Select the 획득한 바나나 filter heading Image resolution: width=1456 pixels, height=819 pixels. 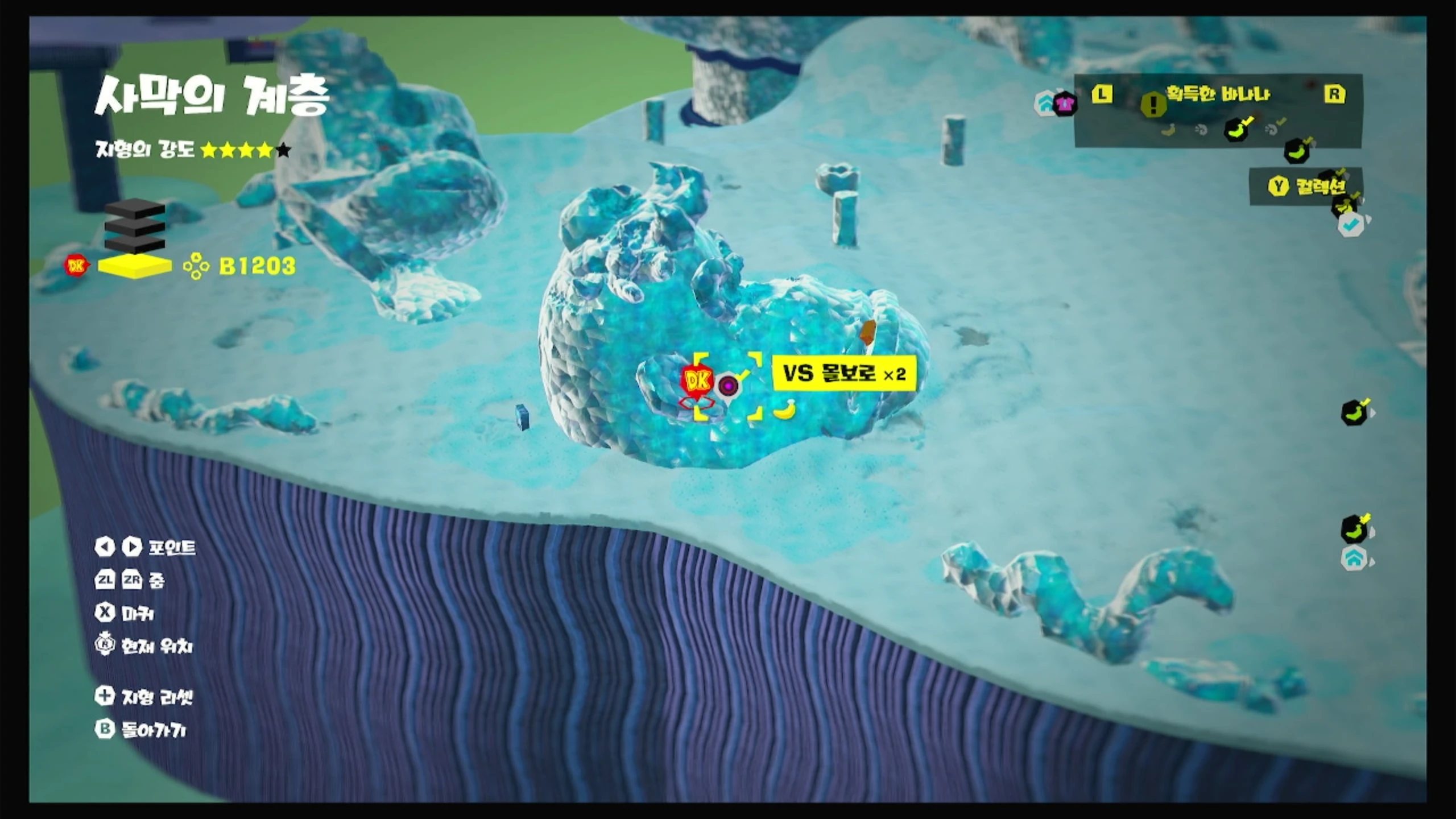click(x=1218, y=93)
